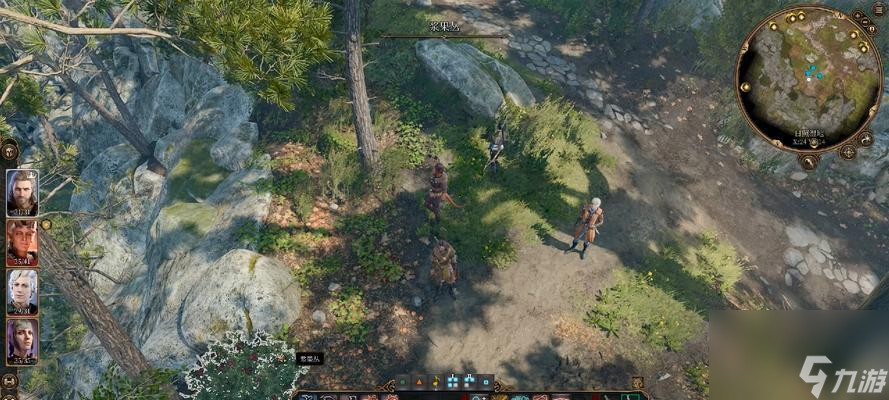Viewport: 889px width, 400px height.
Task: Select the red-skinned horned companion portrait
Action: point(22,242)
